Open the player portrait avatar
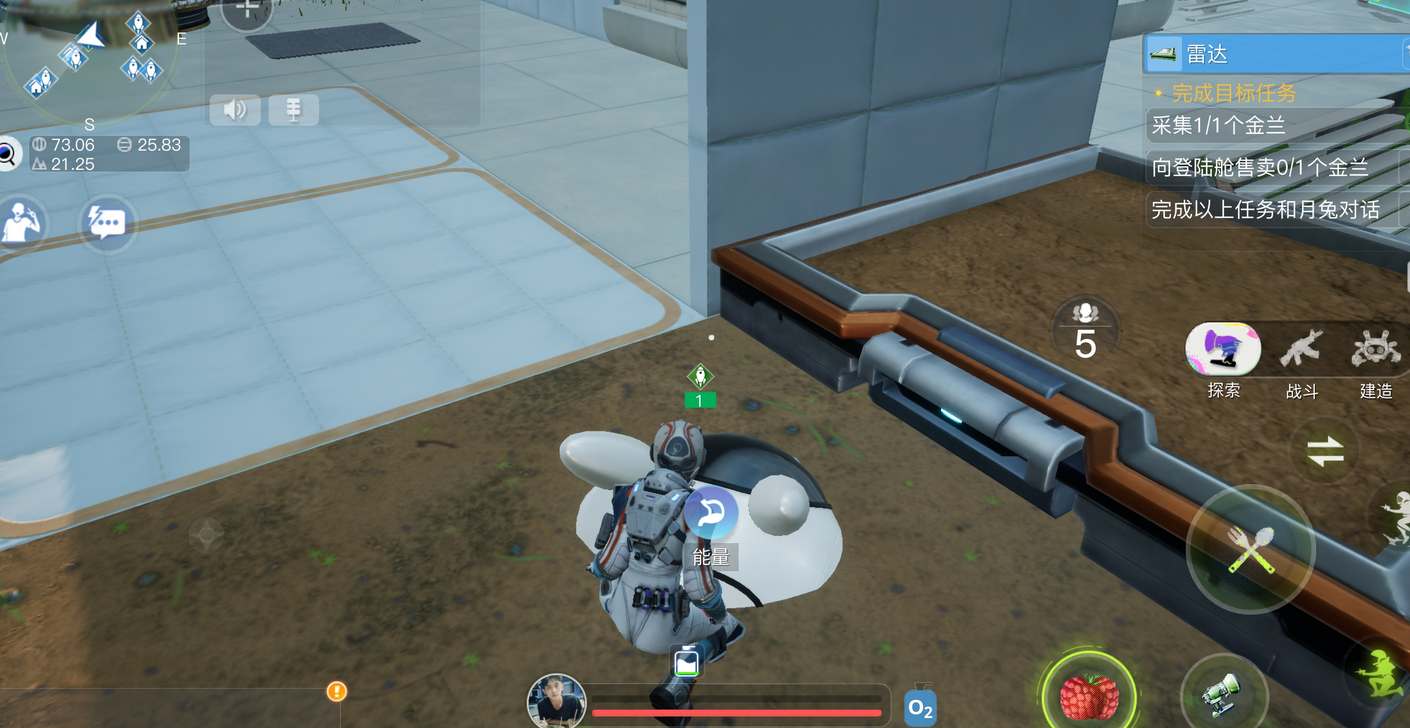1410x728 pixels. coord(556,701)
